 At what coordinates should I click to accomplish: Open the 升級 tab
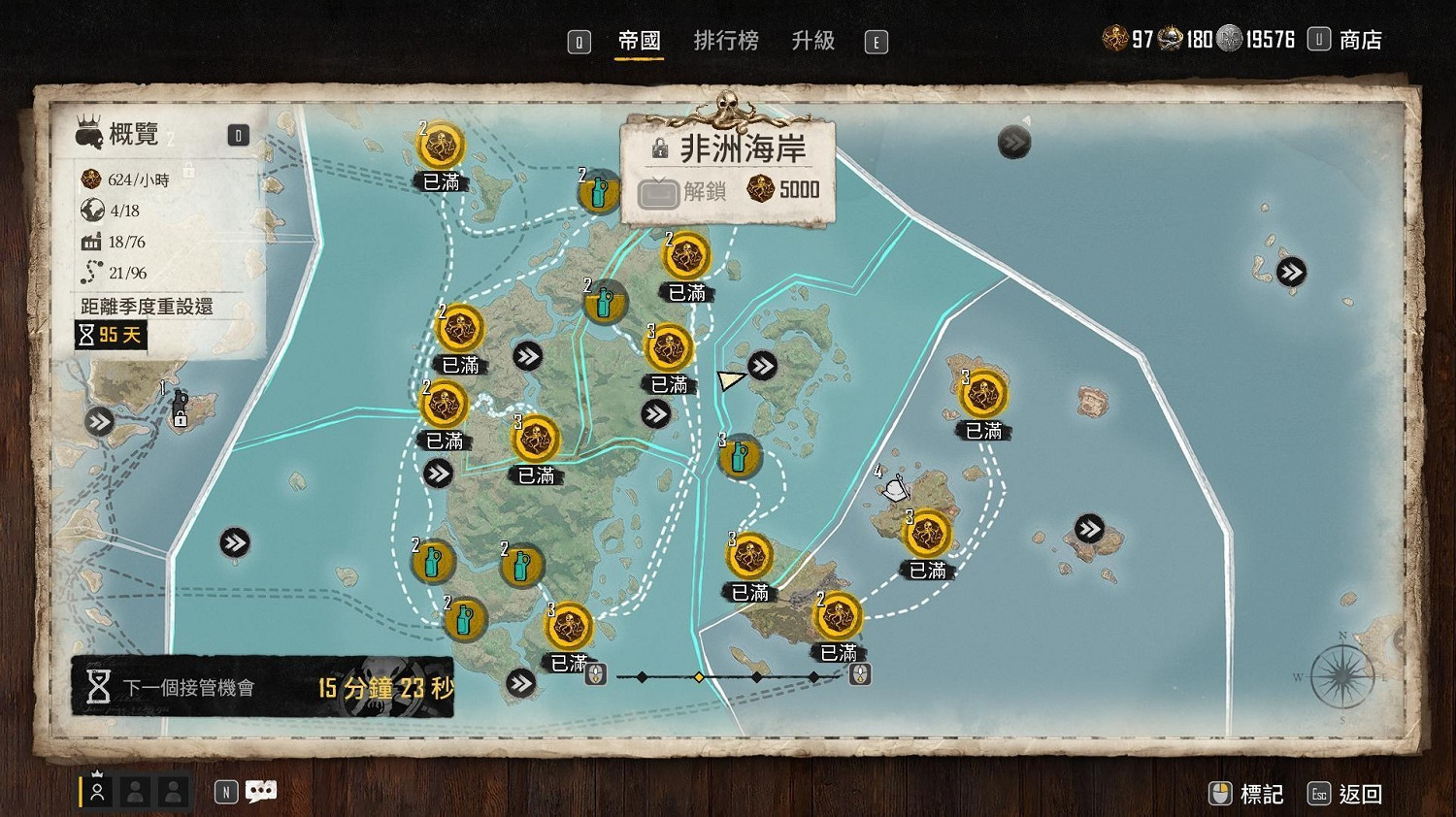(x=815, y=41)
